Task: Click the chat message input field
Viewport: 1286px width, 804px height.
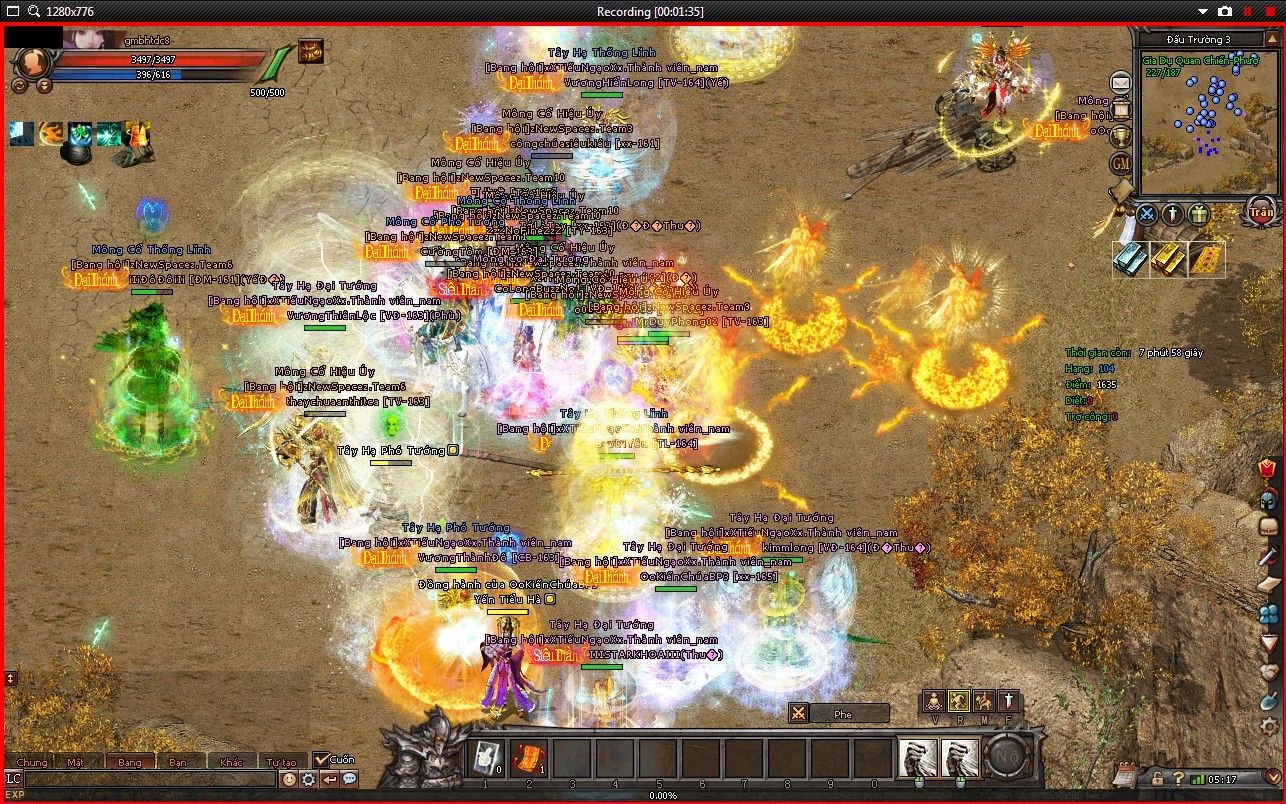Action: coord(150,779)
